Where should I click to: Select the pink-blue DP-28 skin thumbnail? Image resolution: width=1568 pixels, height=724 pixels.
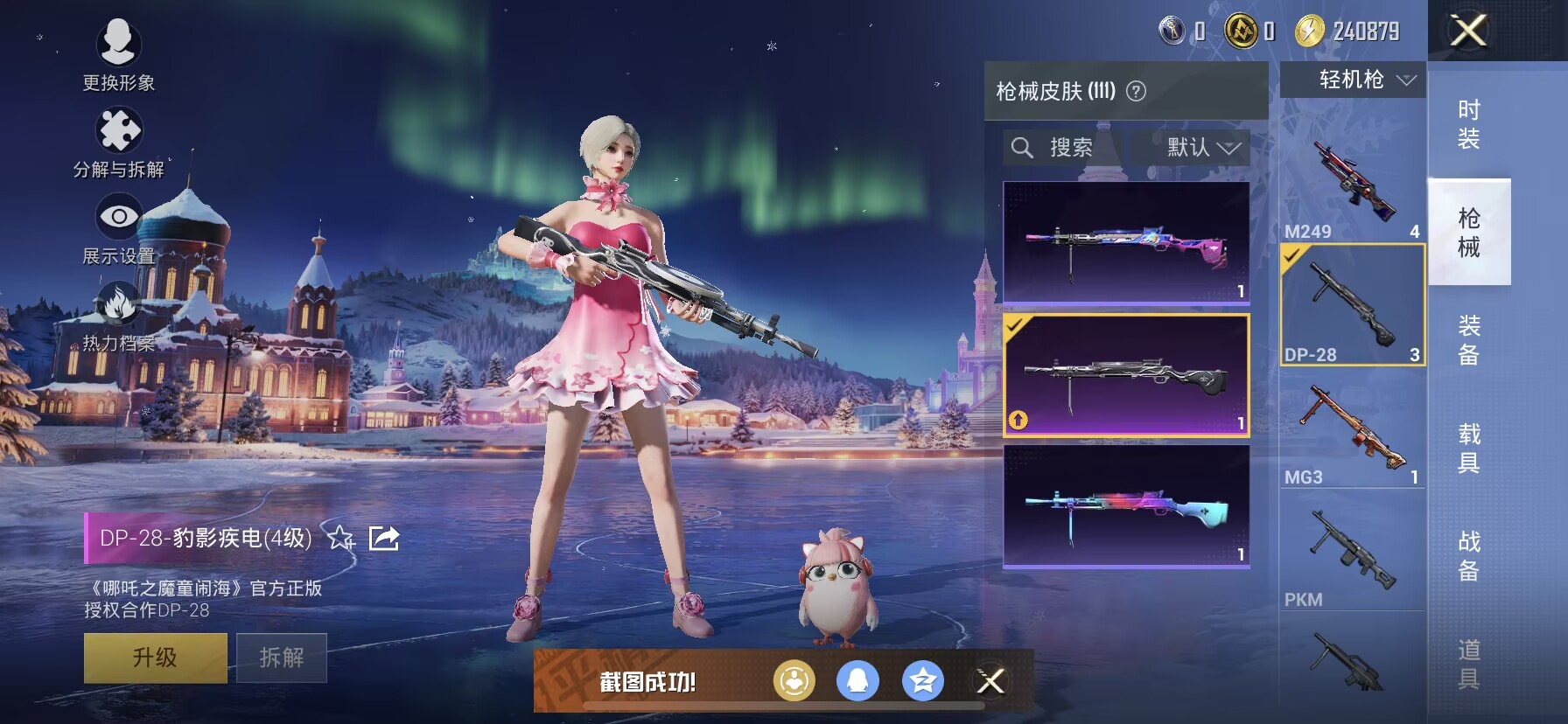click(1126, 242)
